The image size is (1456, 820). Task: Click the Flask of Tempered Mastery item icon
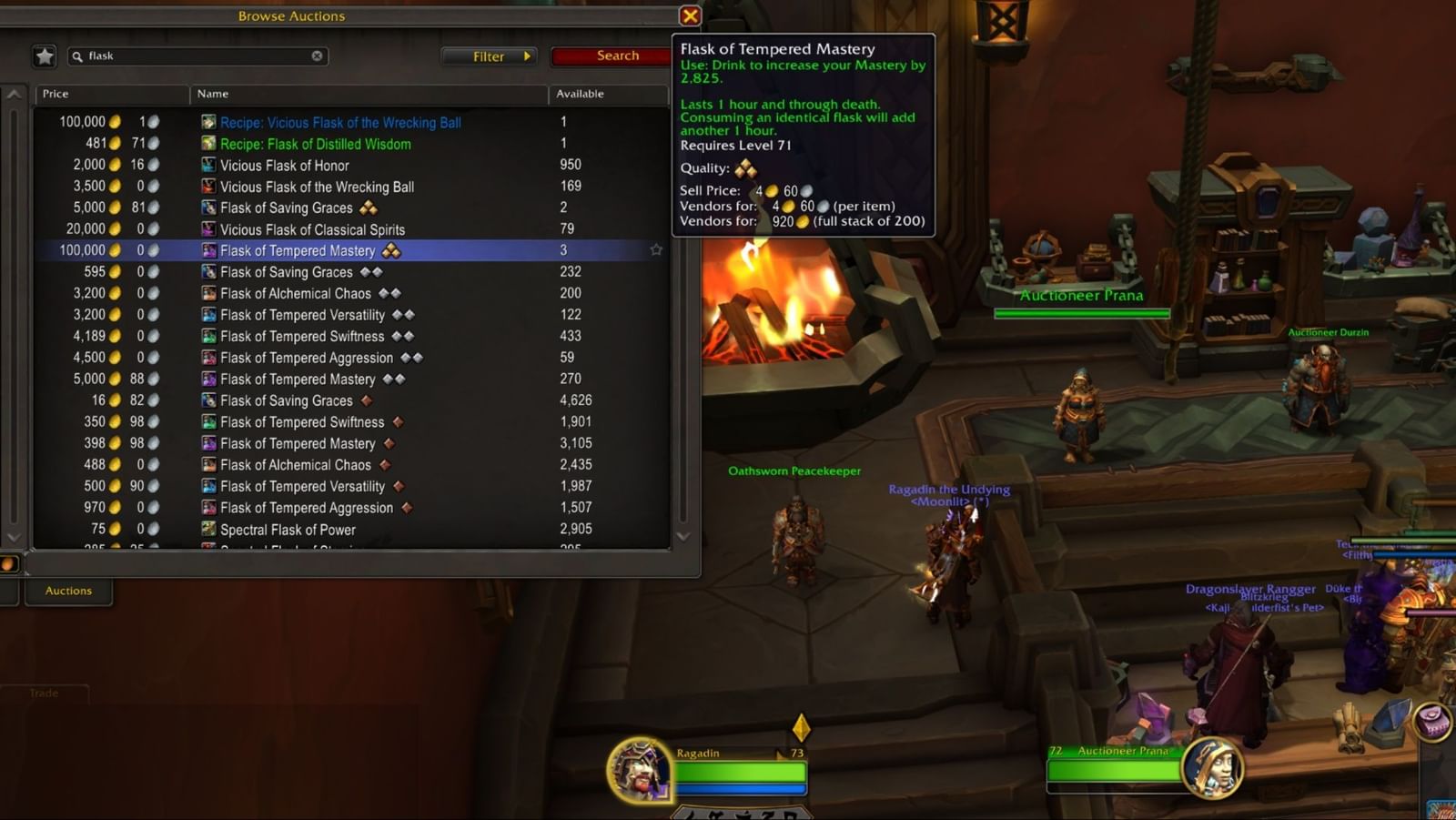point(207,250)
